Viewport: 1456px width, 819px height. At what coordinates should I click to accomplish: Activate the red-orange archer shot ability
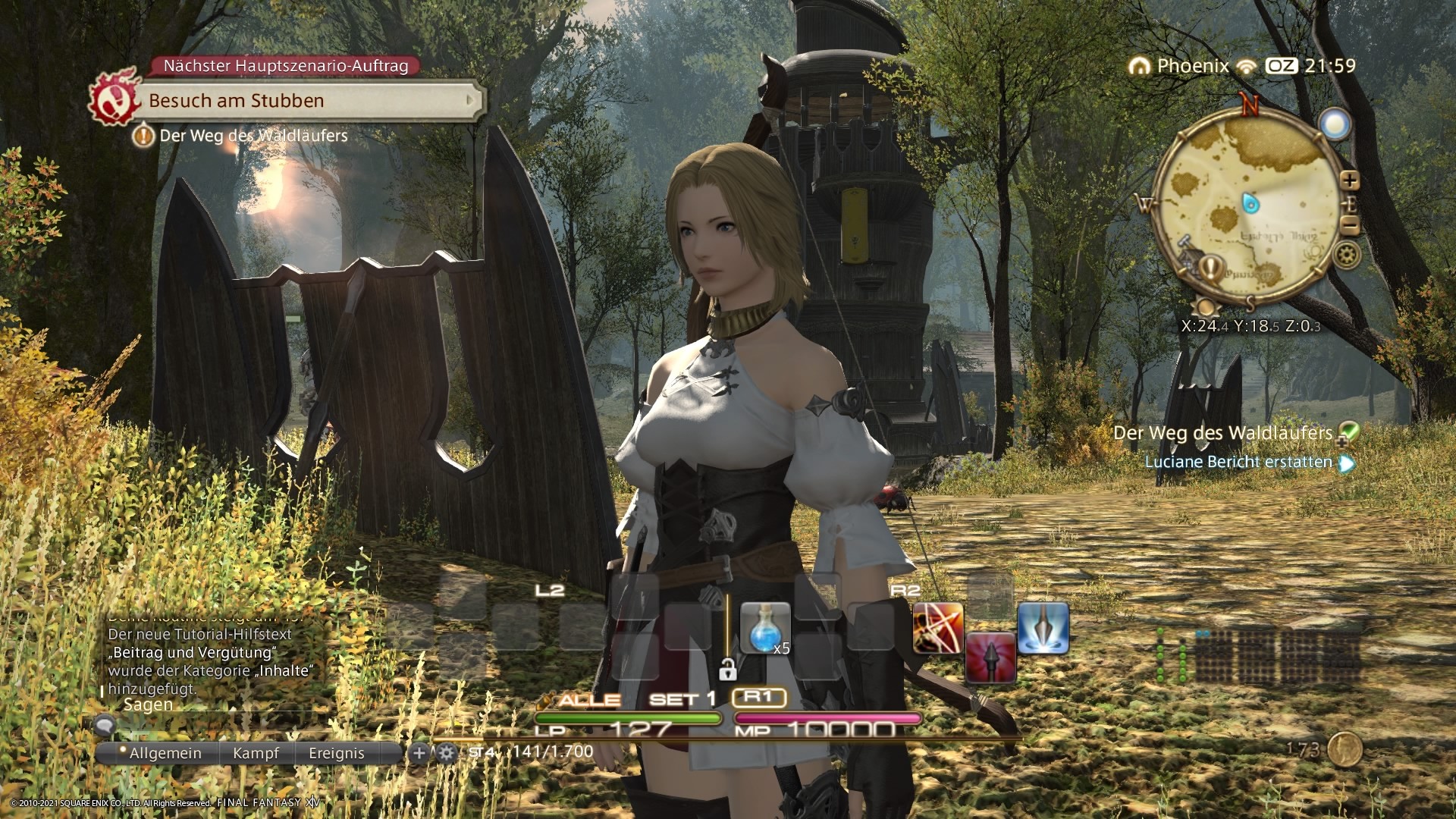pos(938,628)
